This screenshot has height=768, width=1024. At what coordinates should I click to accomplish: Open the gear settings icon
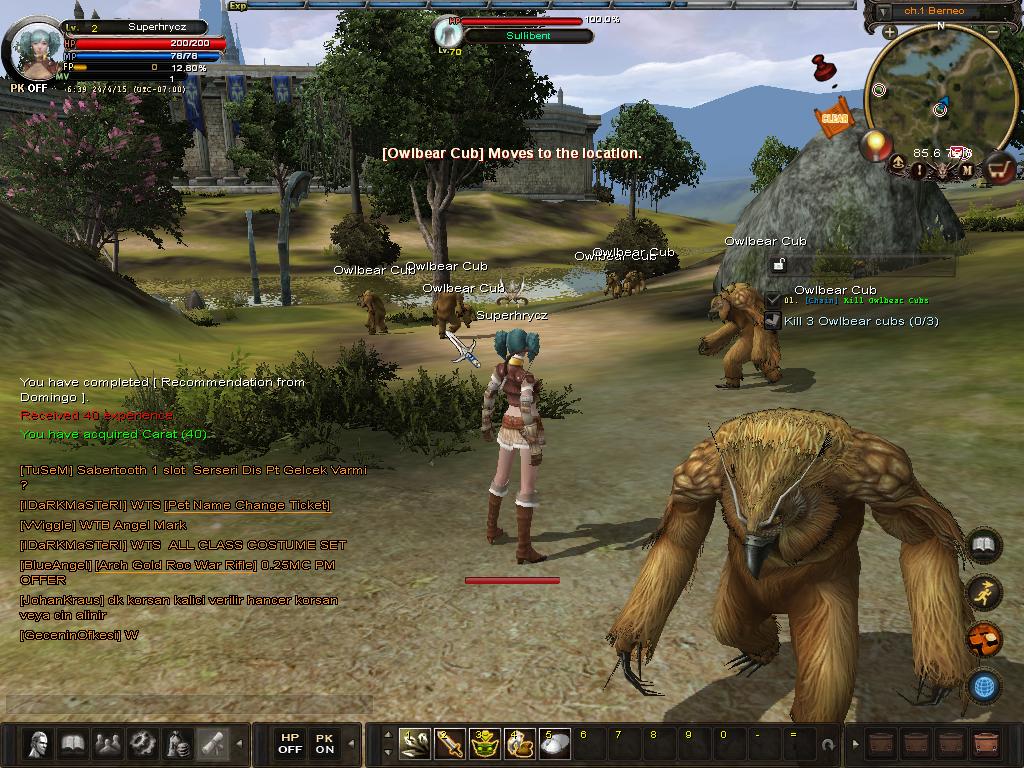(143, 744)
